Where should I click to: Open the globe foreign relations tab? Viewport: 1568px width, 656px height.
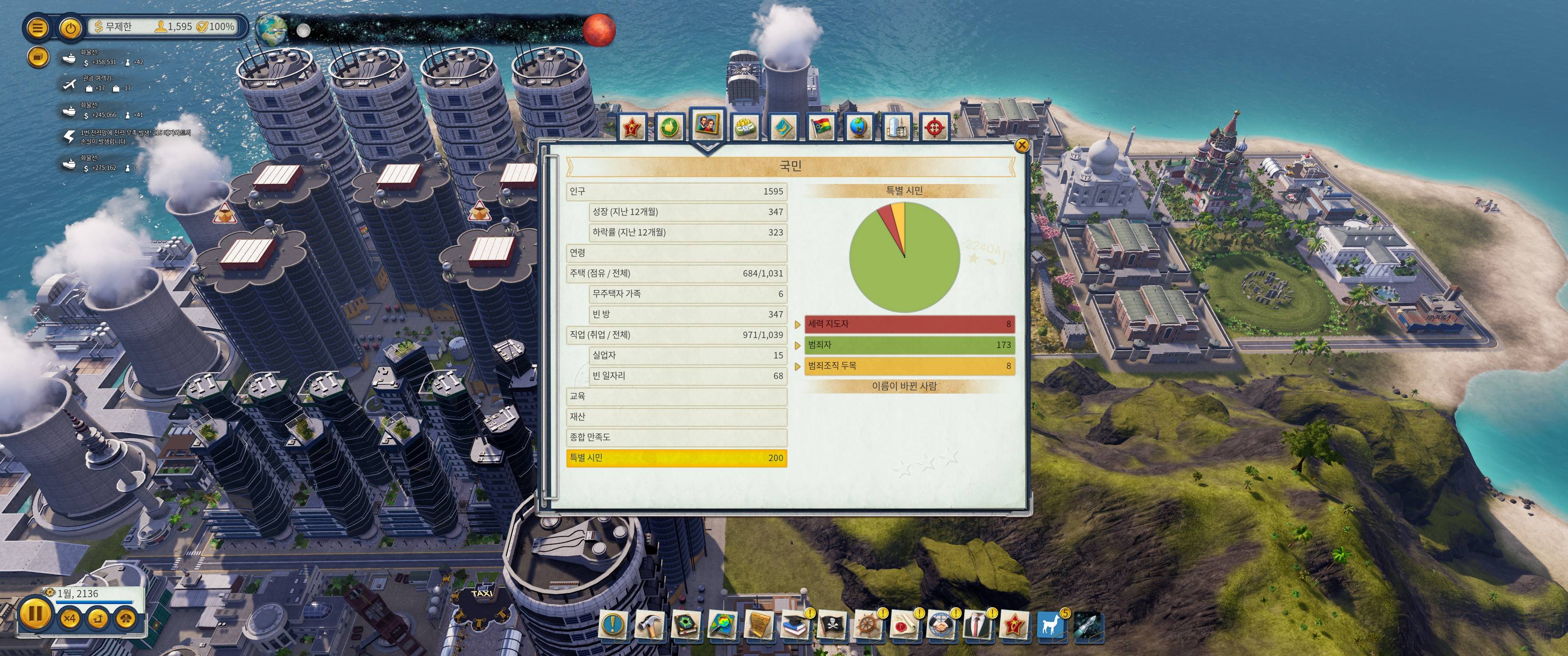click(x=858, y=127)
